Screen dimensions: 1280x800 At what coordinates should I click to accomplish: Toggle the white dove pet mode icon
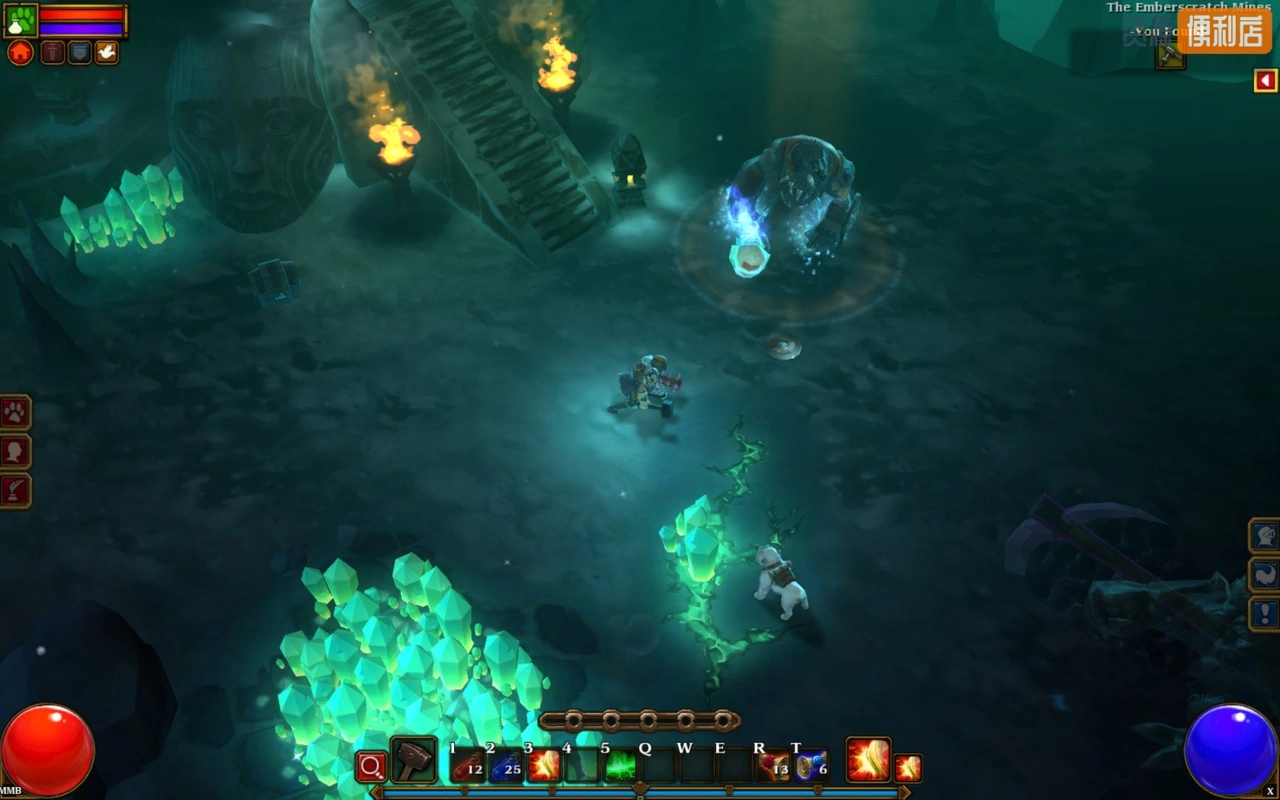click(106, 53)
